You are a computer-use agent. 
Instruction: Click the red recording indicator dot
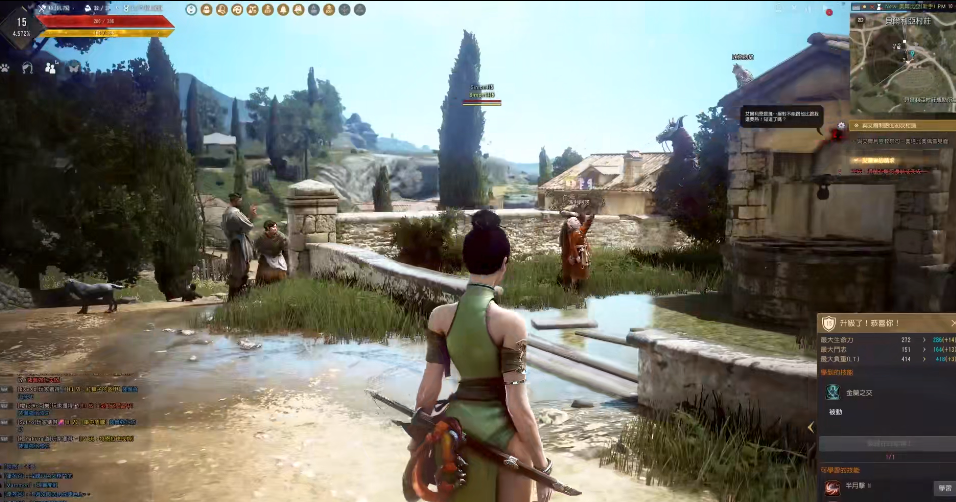tap(829, 12)
